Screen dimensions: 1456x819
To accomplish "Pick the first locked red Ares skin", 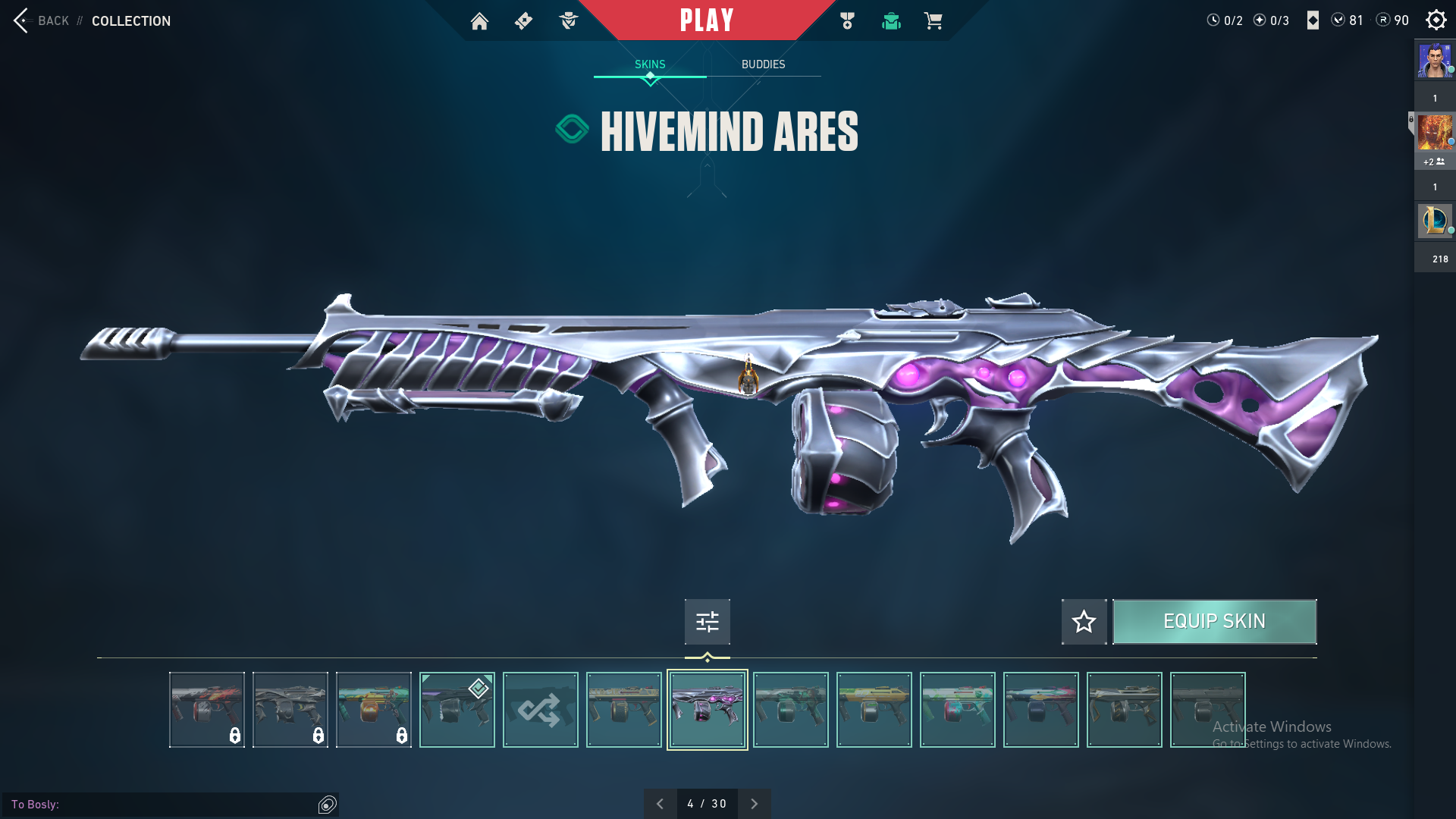I will (206, 710).
